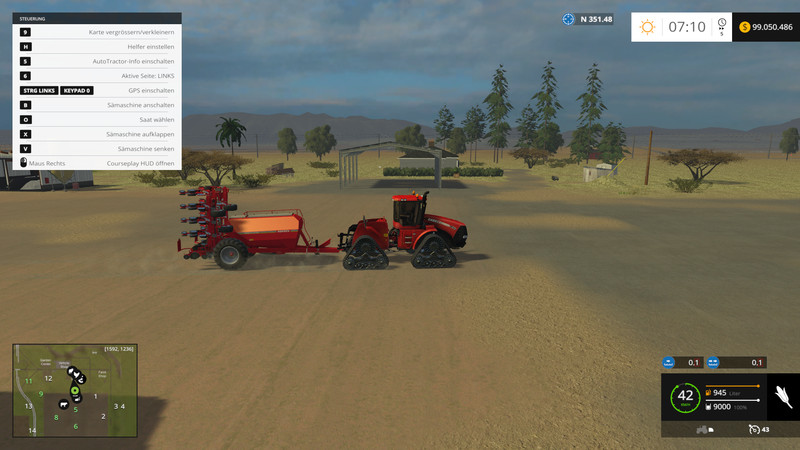This screenshot has height=450, width=800.
Task: Select the cow marker on the minimap
Action: (64, 406)
